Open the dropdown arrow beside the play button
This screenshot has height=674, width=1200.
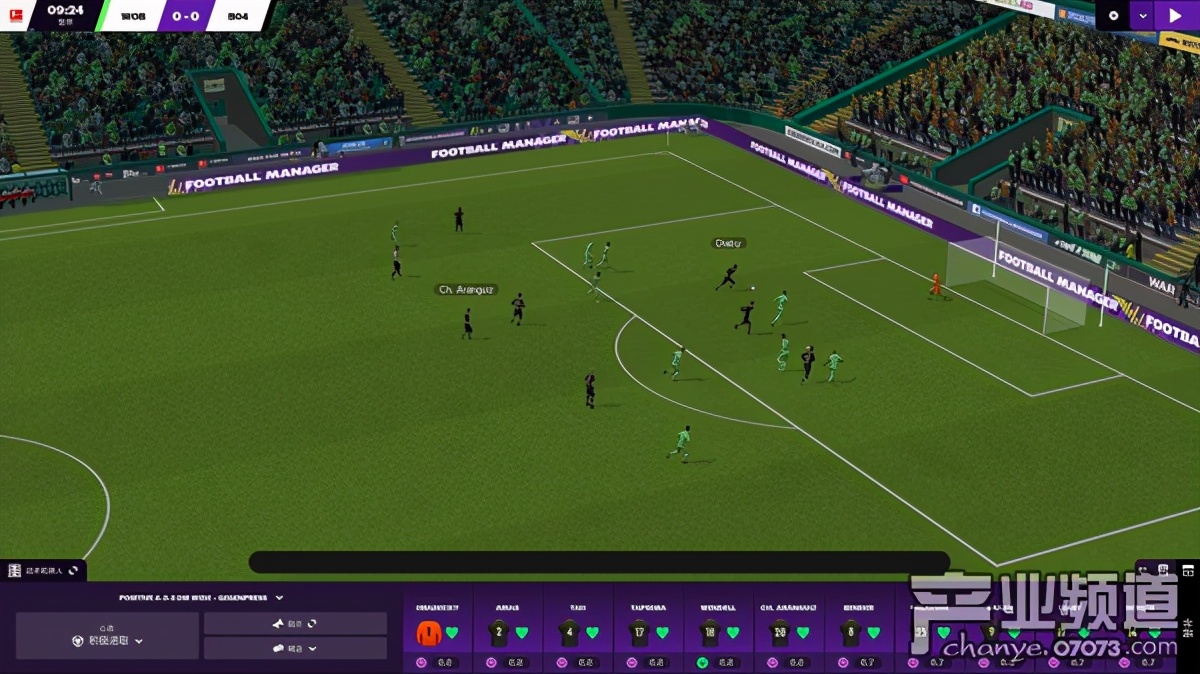1141,15
